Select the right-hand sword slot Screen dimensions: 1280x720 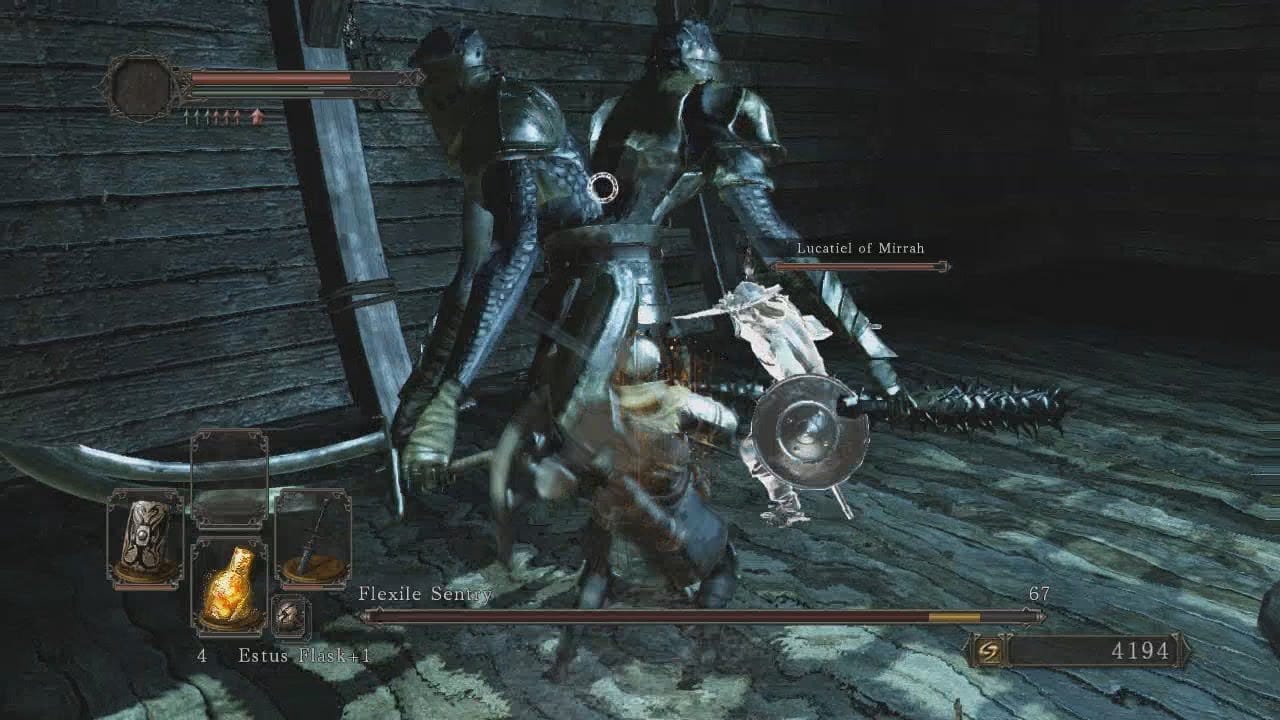312,539
